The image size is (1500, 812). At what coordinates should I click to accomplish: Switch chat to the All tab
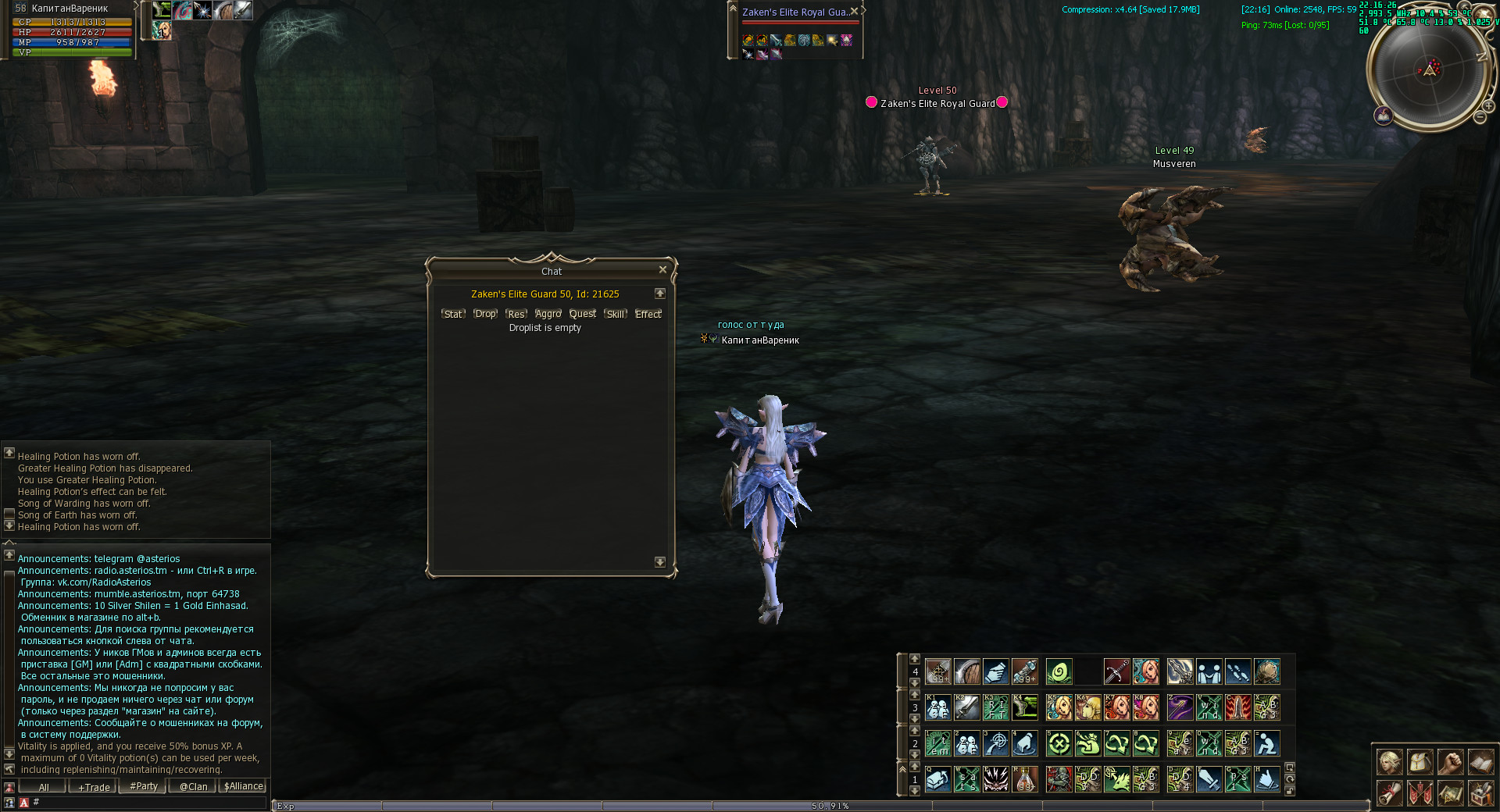point(44,787)
